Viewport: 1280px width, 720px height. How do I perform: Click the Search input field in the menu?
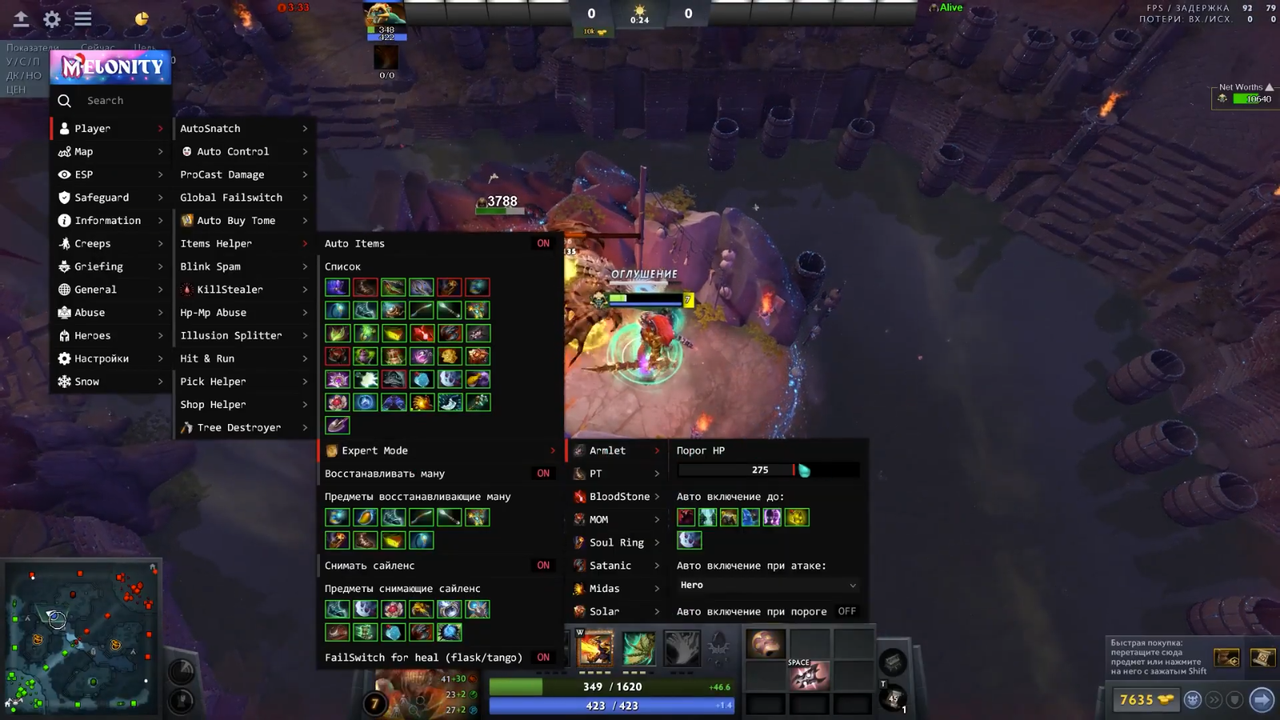tap(110, 100)
